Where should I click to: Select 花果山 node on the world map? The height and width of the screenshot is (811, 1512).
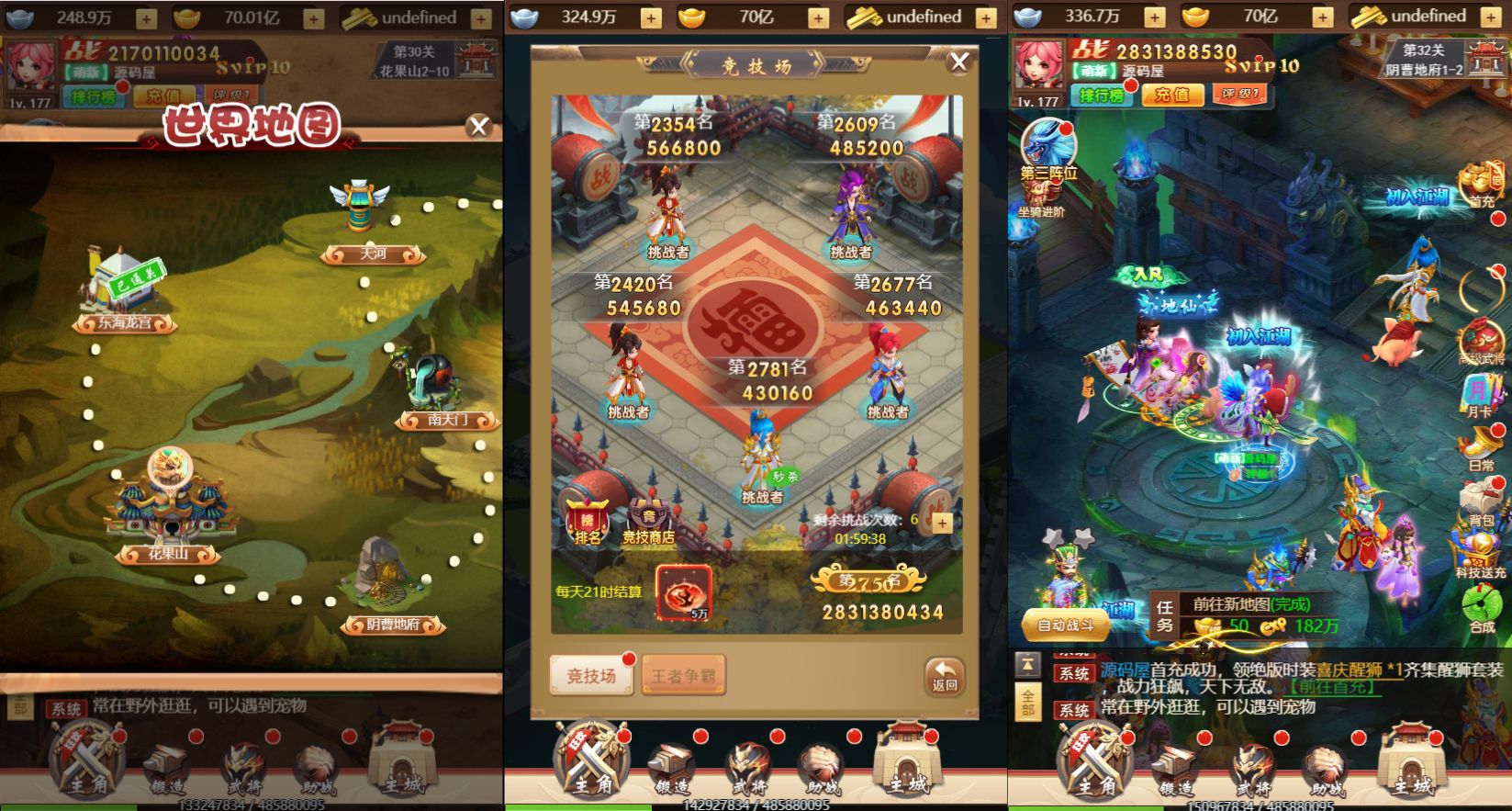point(171,554)
